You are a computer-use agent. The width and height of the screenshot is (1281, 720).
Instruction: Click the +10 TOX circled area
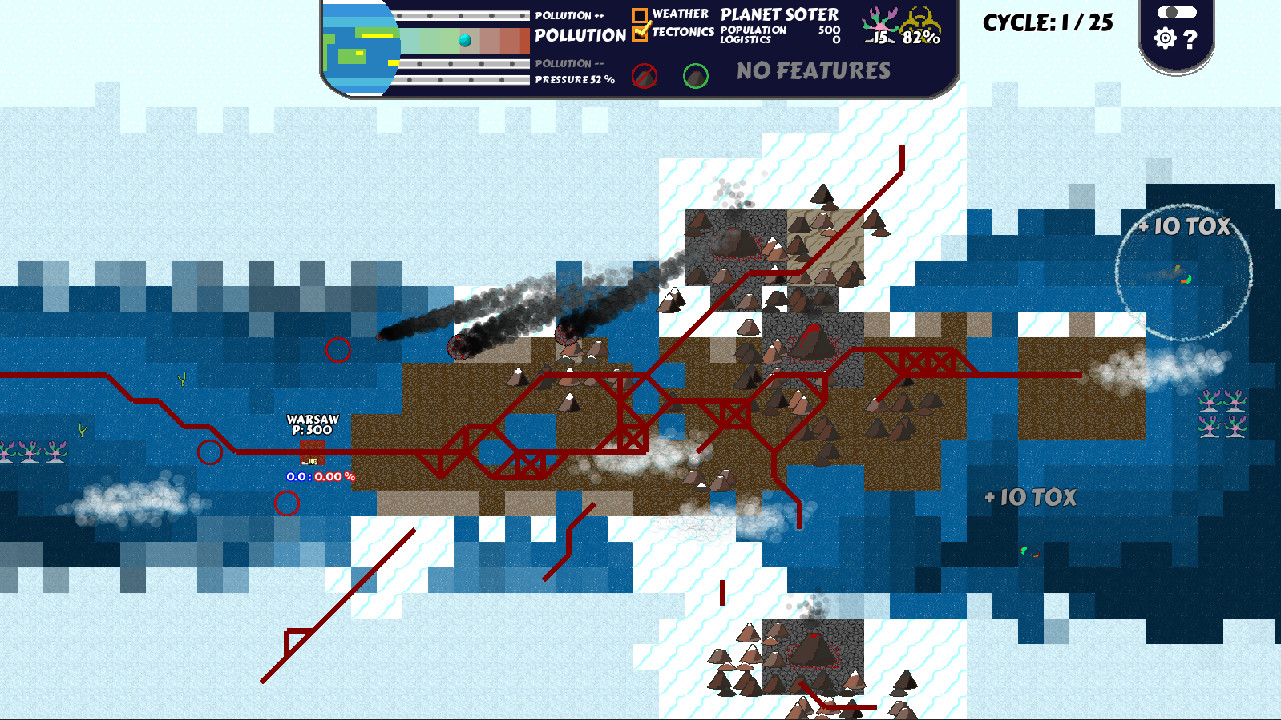[x=1183, y=270]
